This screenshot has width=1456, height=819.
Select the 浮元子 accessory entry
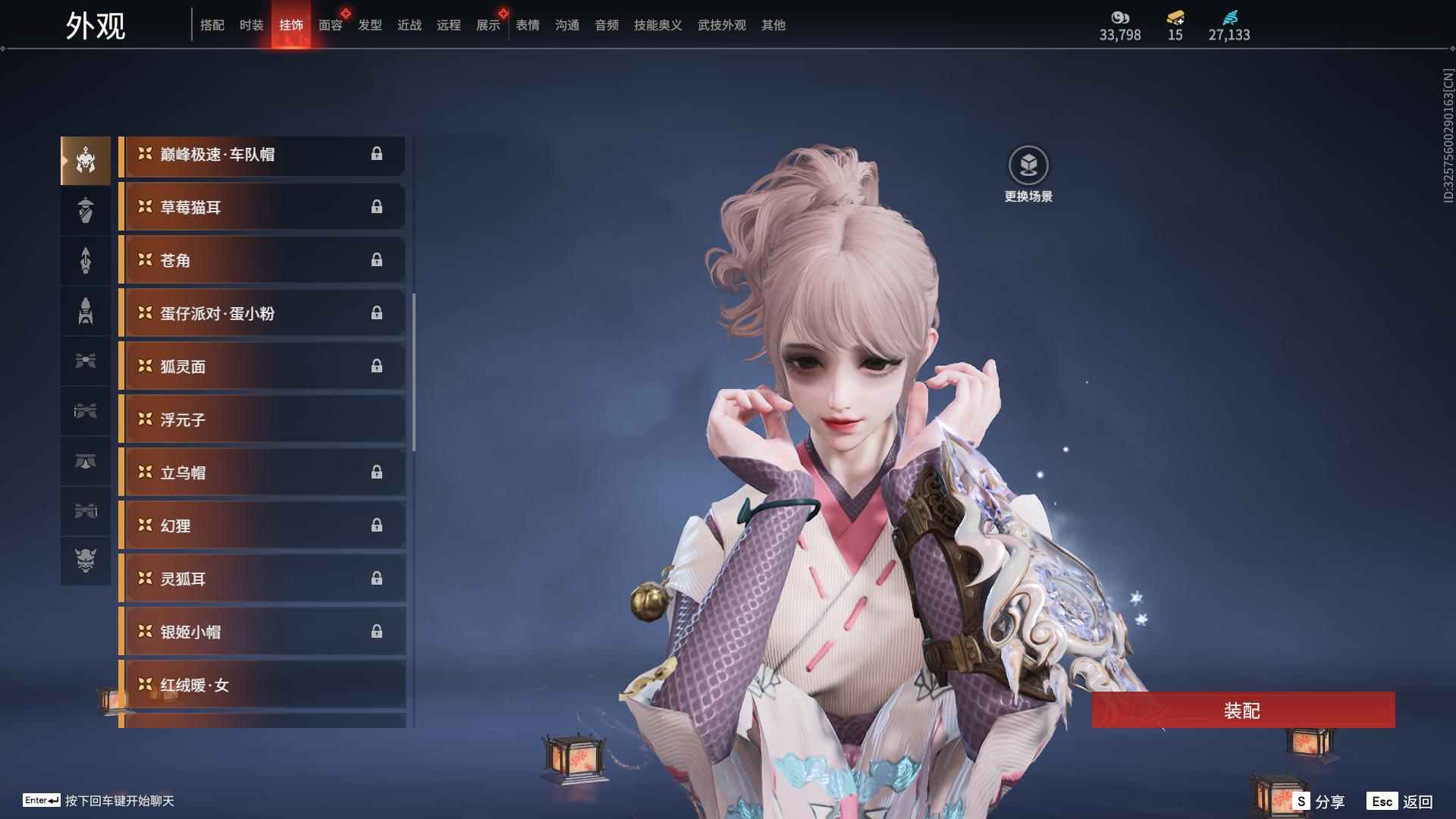tap(250, 419)
